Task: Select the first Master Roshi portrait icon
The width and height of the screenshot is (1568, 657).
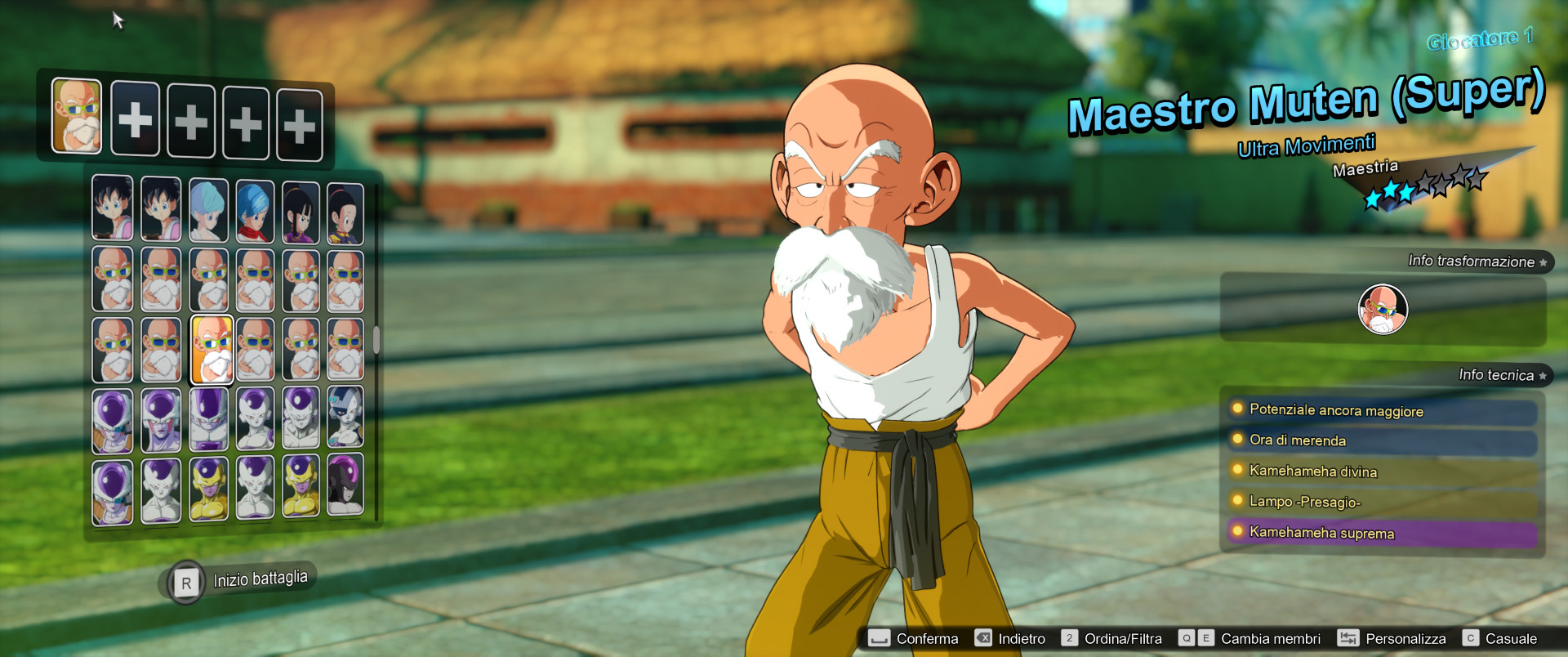Action: [113, 279]
